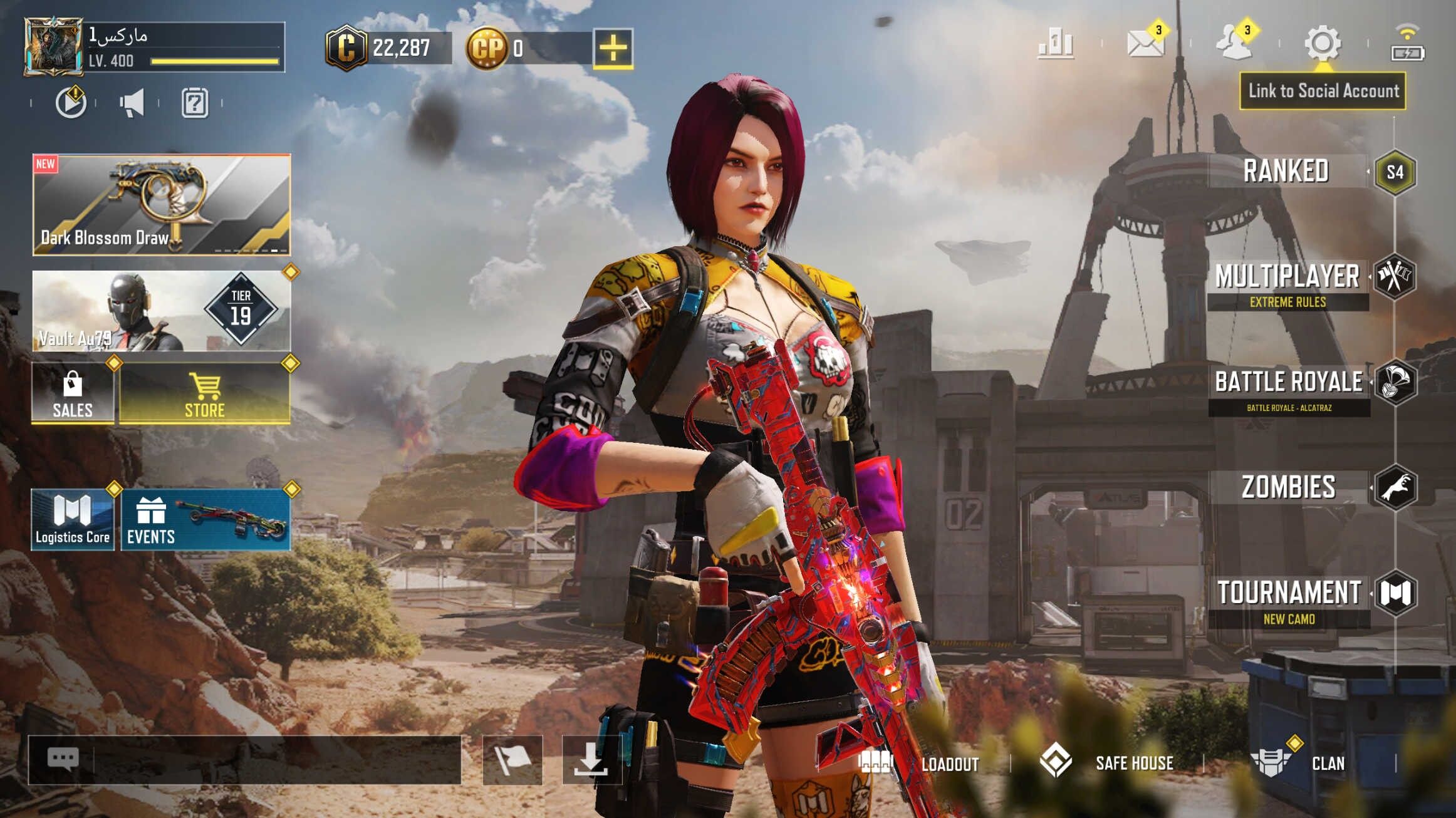The height and width of the screenshot is (818, 1456).
Task: Launch the Zombies mode
Action: click(1289, 487)
